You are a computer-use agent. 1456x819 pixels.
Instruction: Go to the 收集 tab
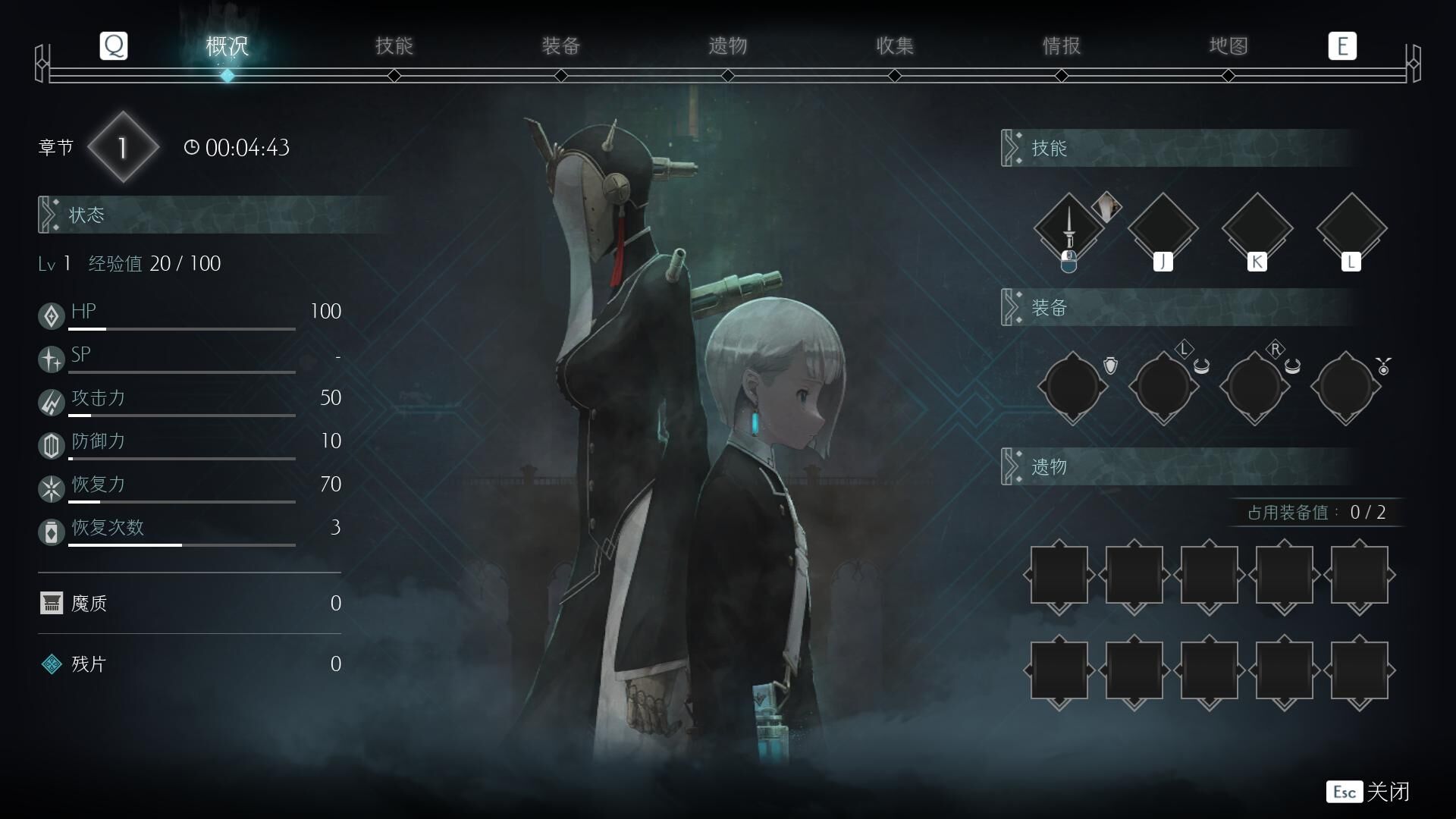[x=895, y=46]
